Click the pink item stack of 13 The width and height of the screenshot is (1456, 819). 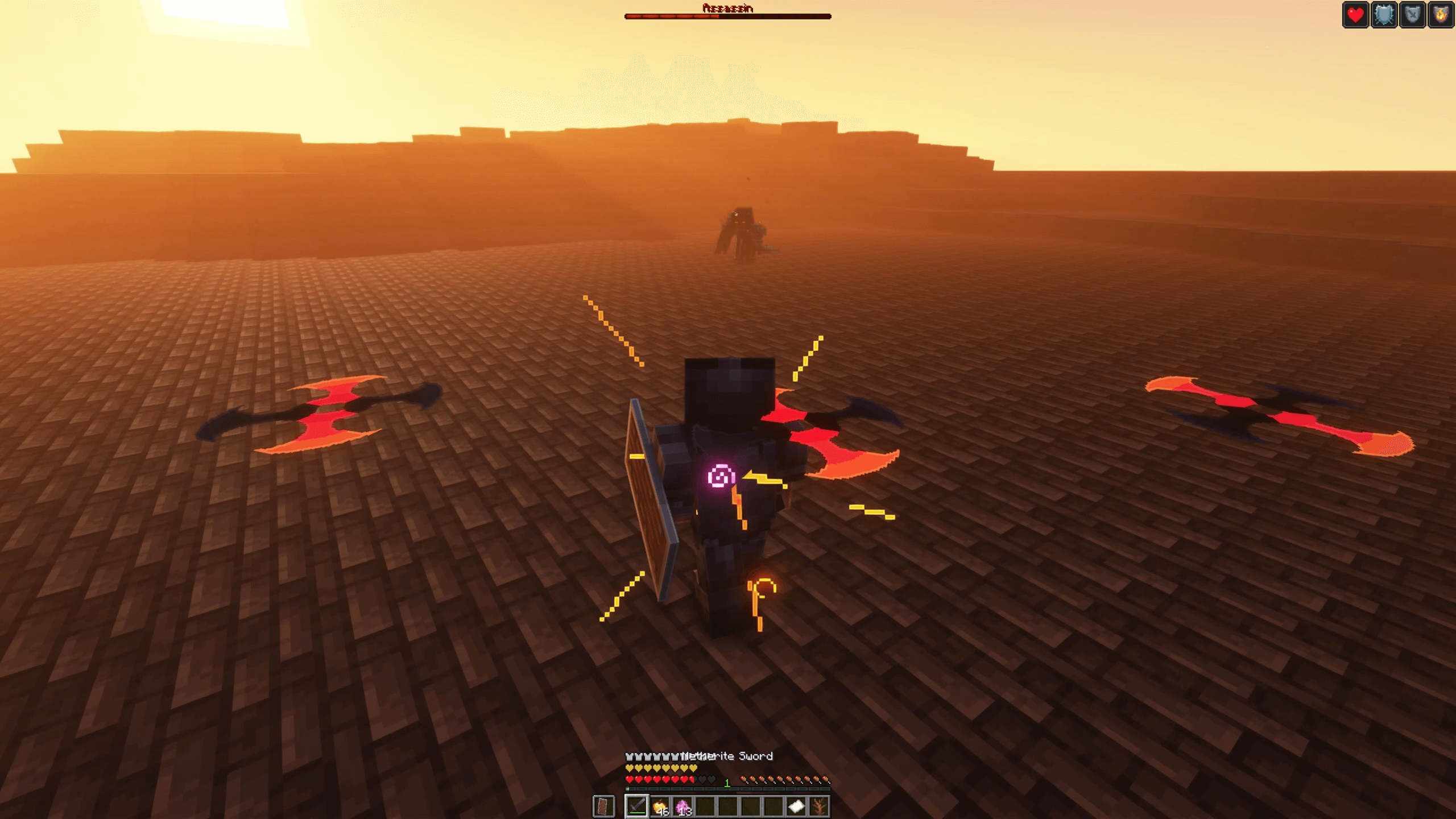tap(682, 805)
